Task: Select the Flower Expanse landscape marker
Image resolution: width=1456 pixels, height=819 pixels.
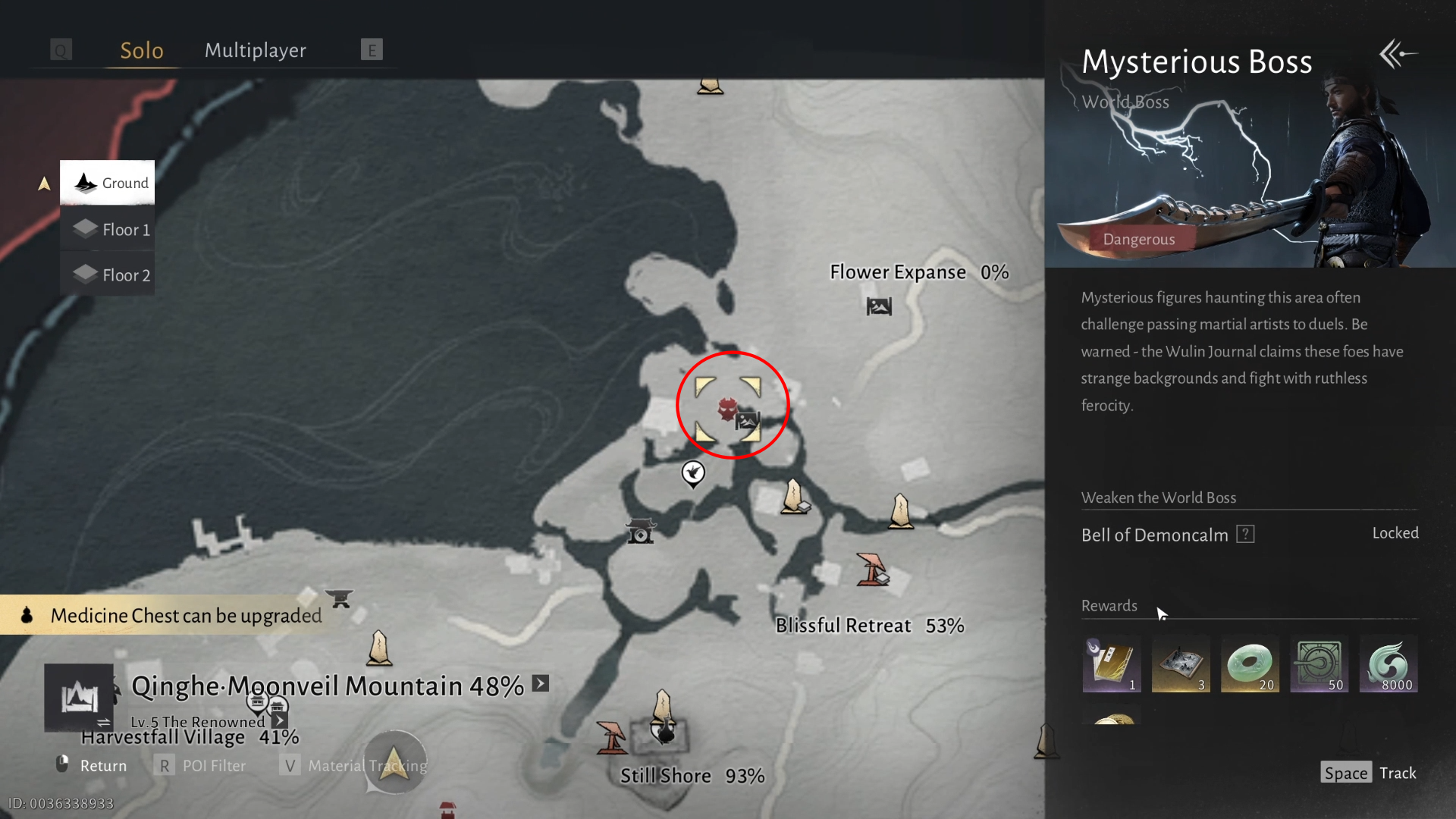Action: coord(879,306)
